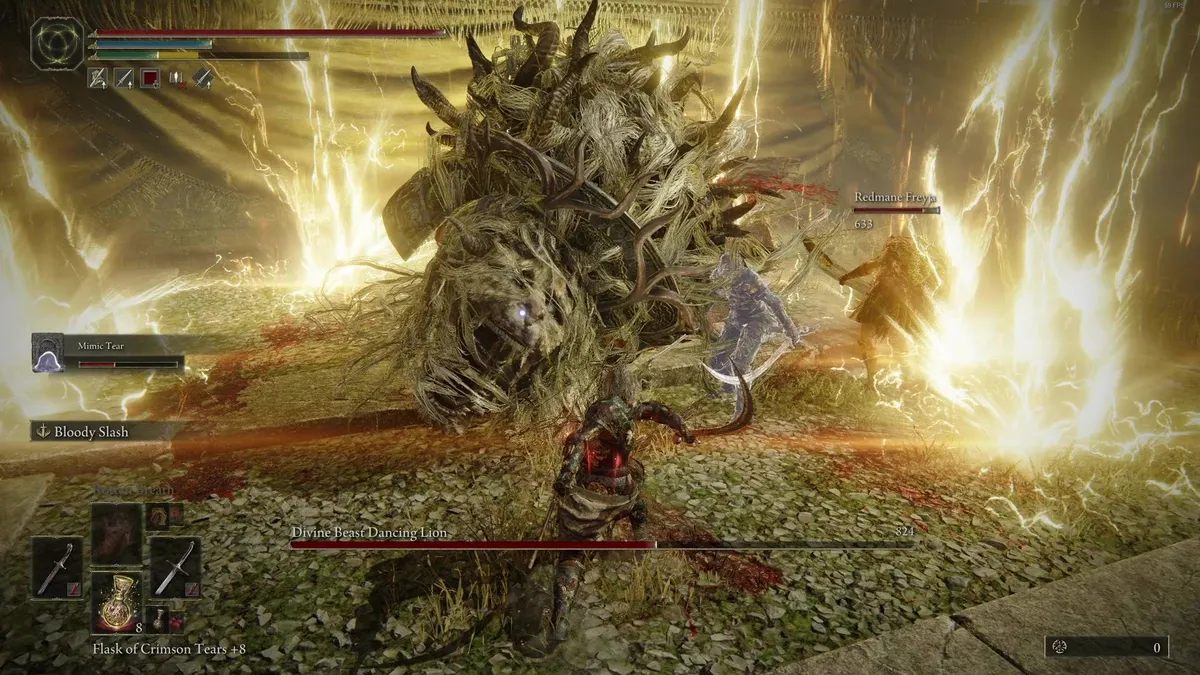Select the Rotten Breath spell slot
The image size is (1200, 675).
pos(116,535)
